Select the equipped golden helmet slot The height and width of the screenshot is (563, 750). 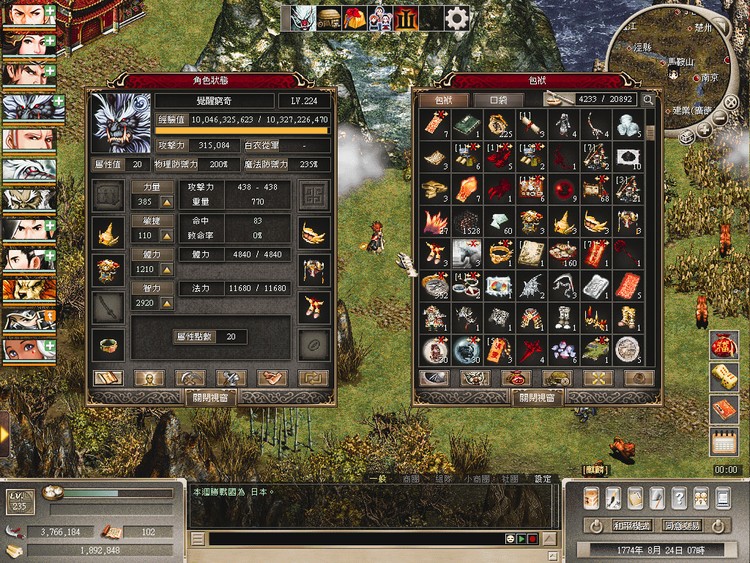click(x=109, y=234)
